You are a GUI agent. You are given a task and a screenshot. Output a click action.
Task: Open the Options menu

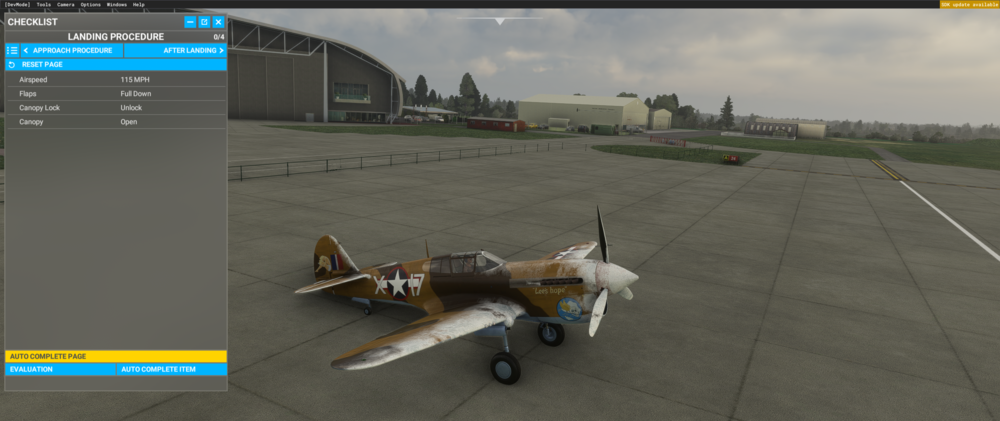90,4
